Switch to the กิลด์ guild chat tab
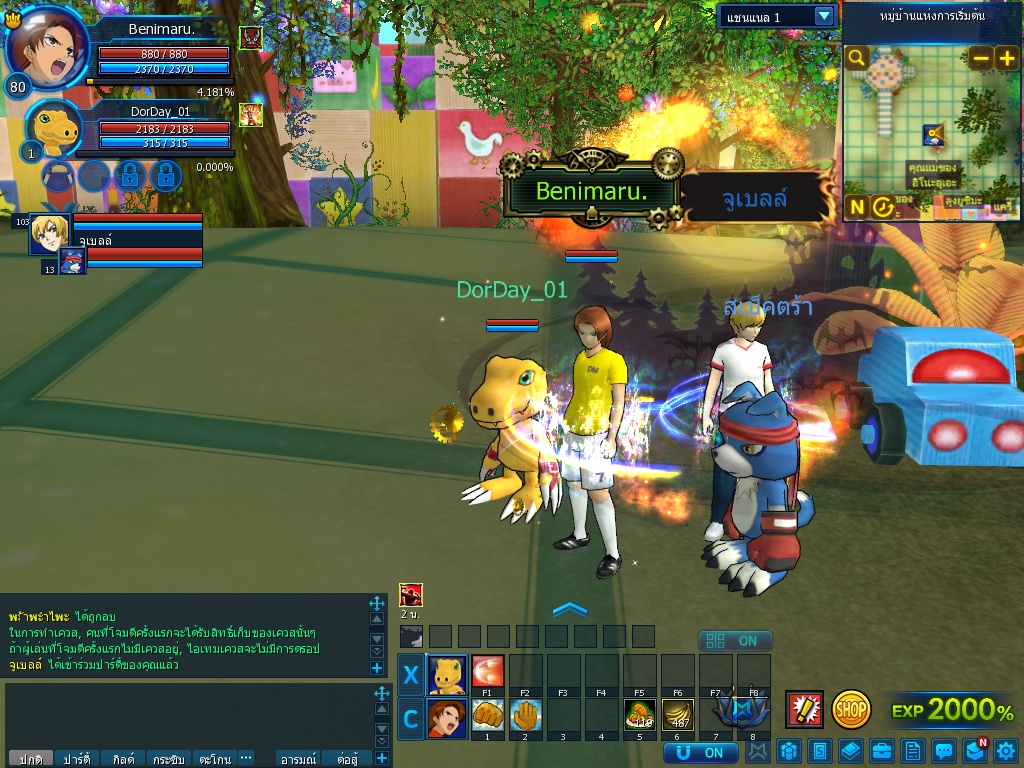This screenshot has height=768, width=1024. (x=124, y=759)
